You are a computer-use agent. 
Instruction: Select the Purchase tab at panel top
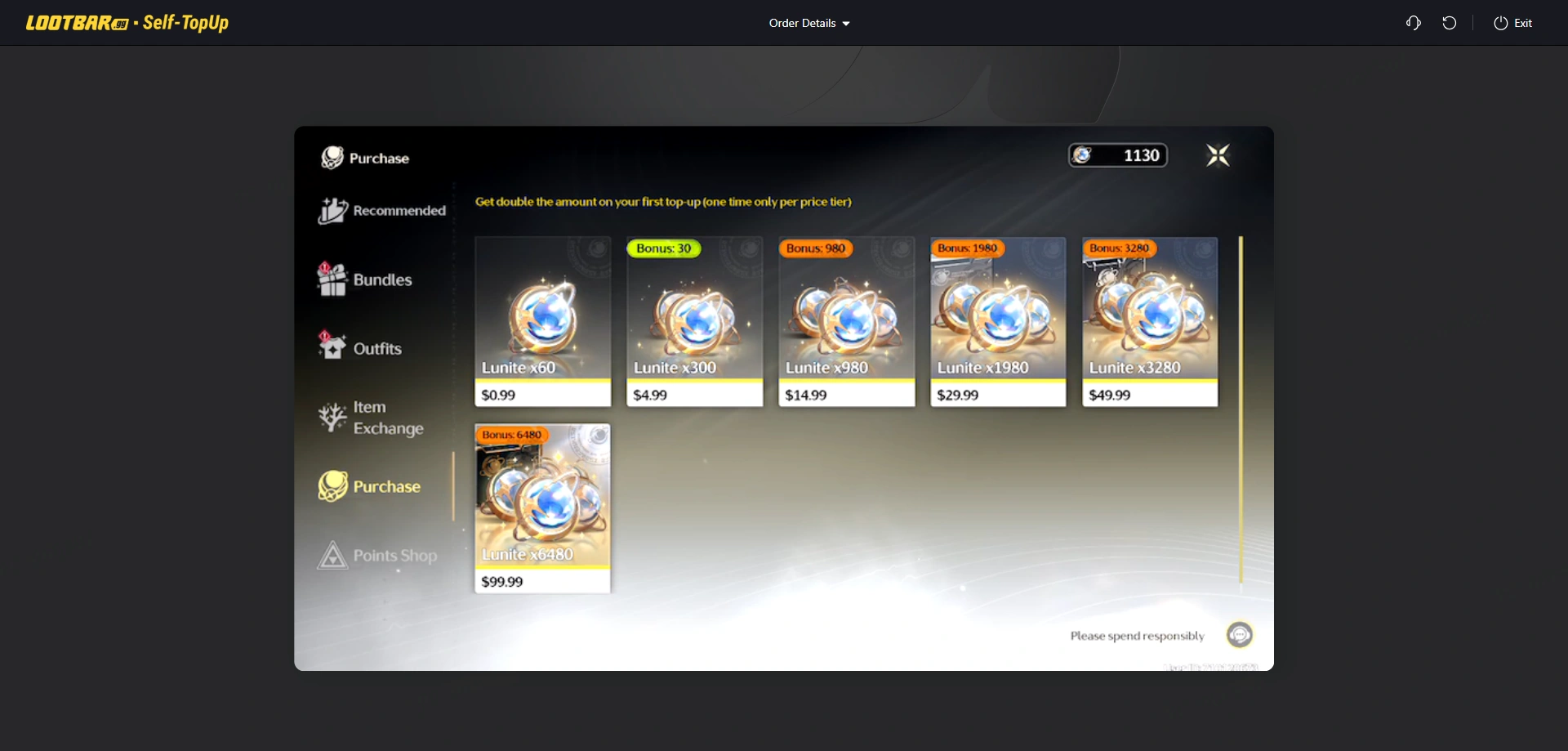pos(365,157)
